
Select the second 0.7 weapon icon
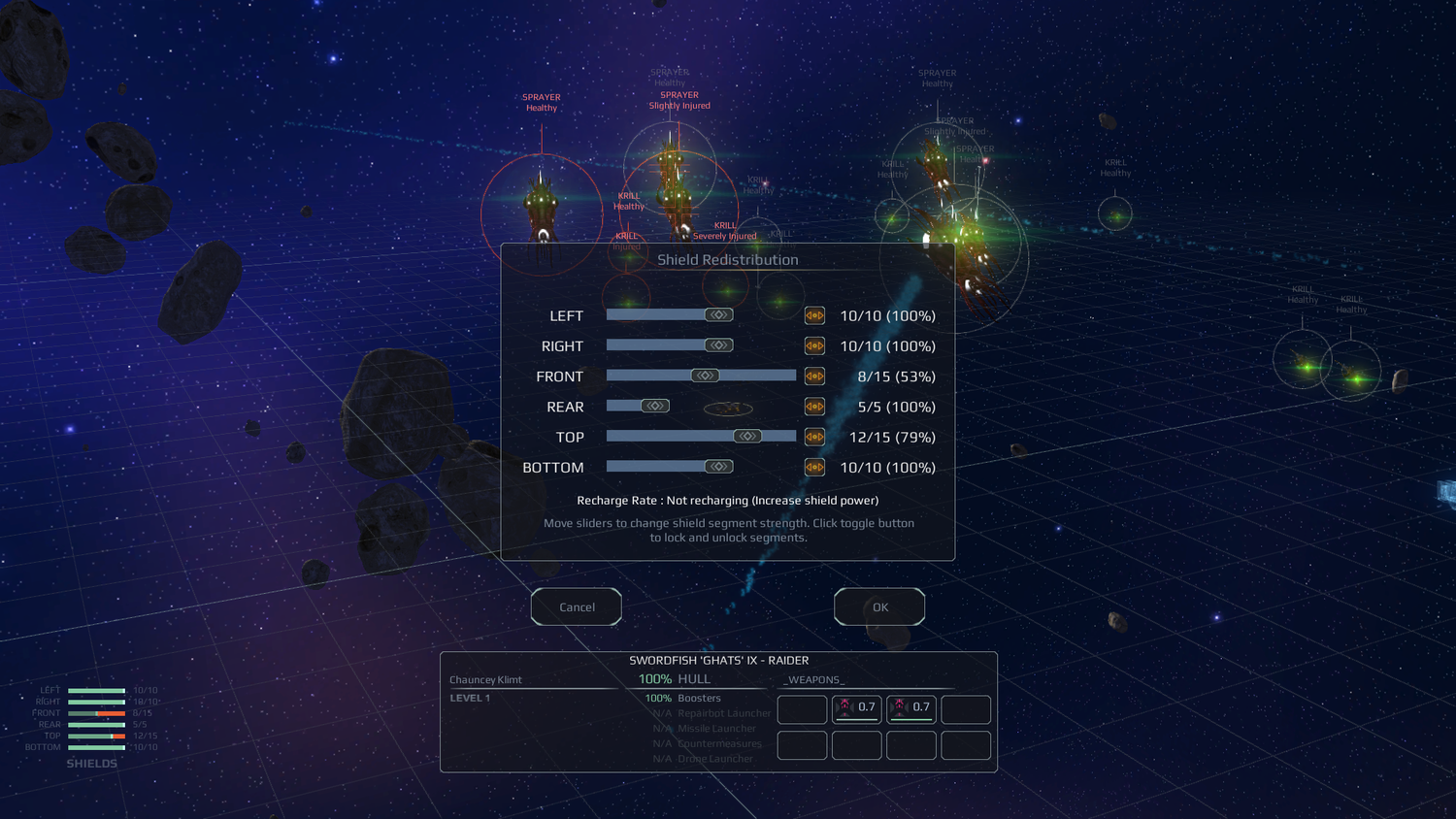click(910, 709)
